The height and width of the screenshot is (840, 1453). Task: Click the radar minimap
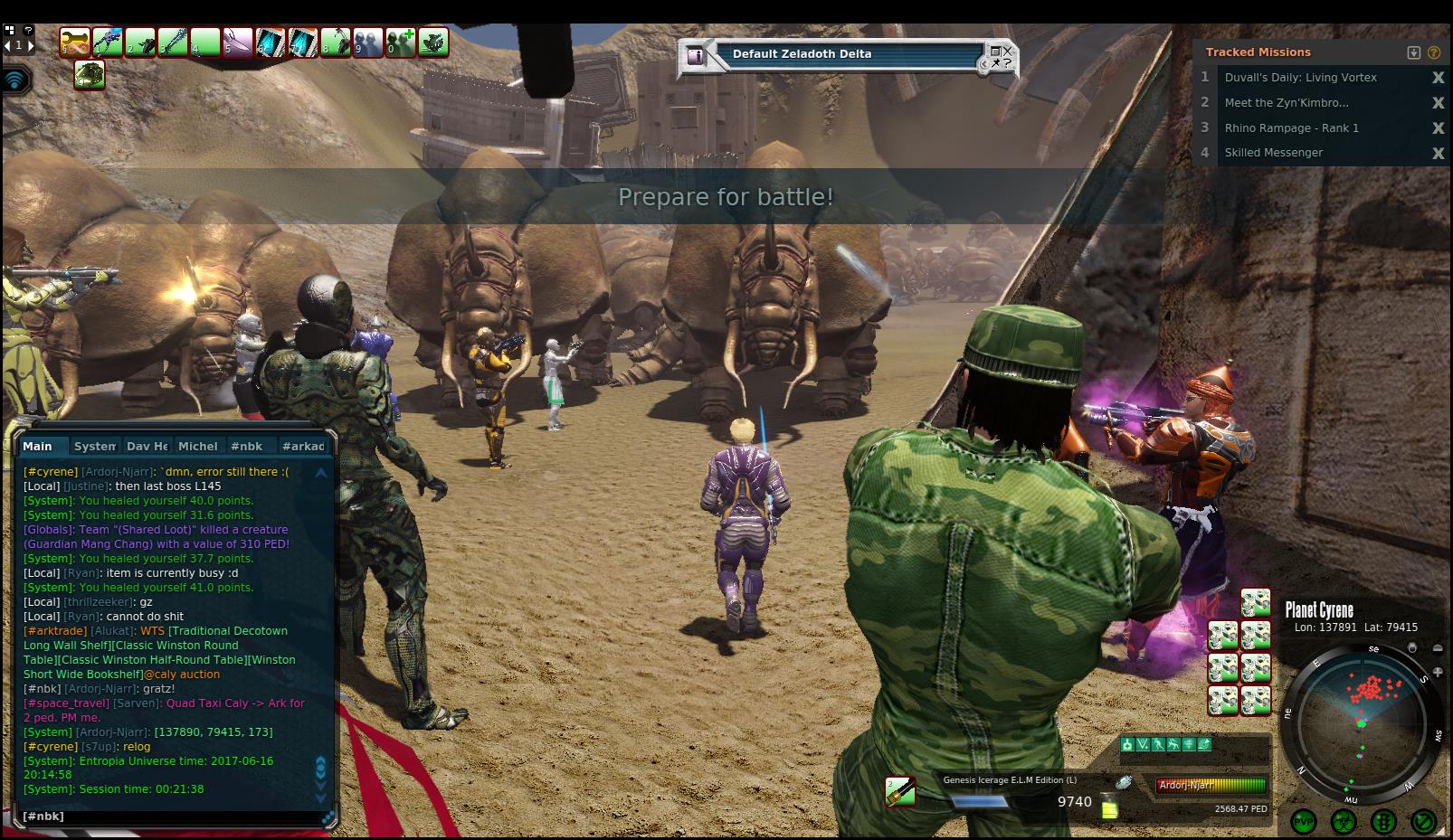click(1362, 723)
